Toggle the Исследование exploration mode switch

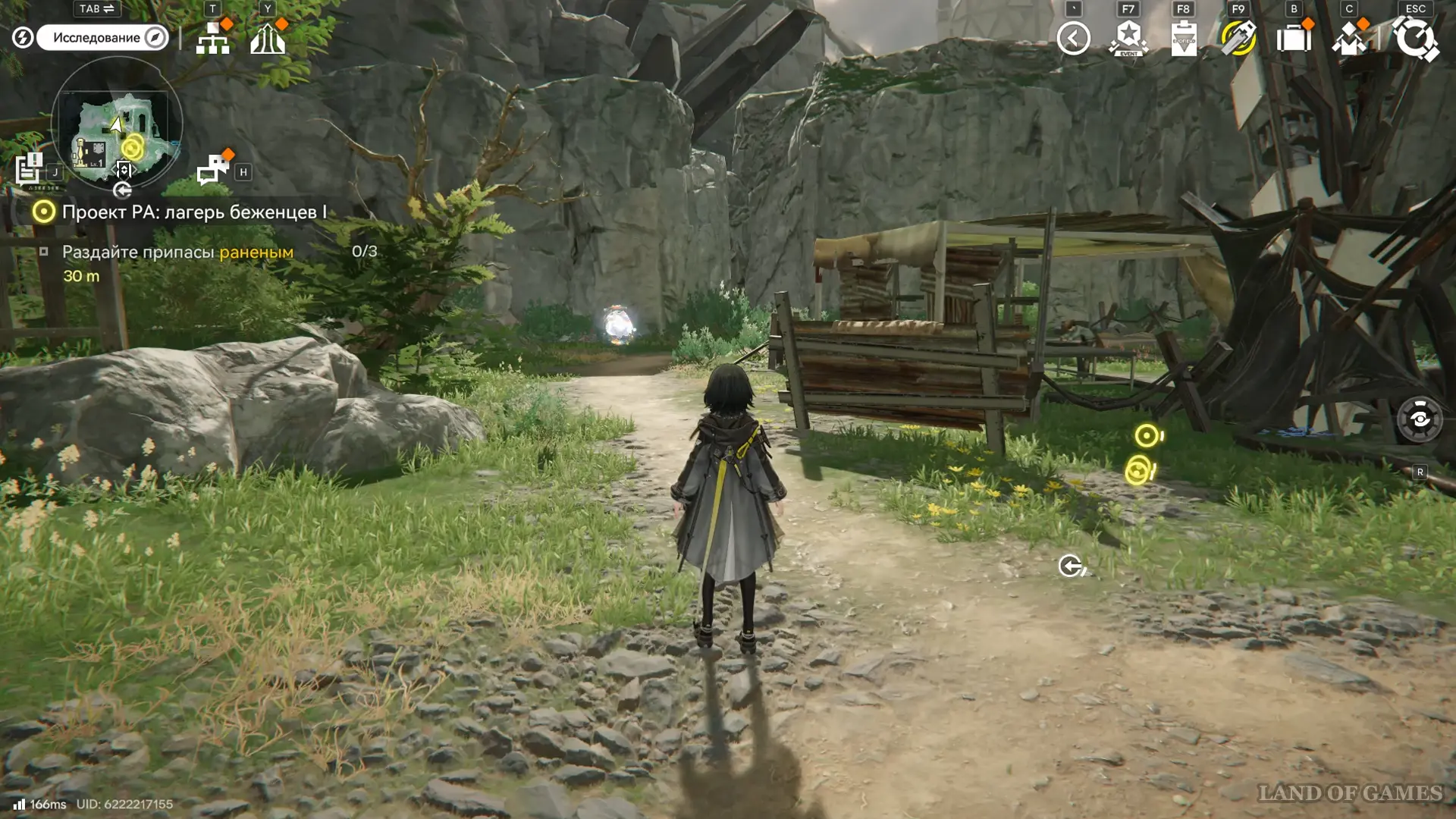point(102,38)
